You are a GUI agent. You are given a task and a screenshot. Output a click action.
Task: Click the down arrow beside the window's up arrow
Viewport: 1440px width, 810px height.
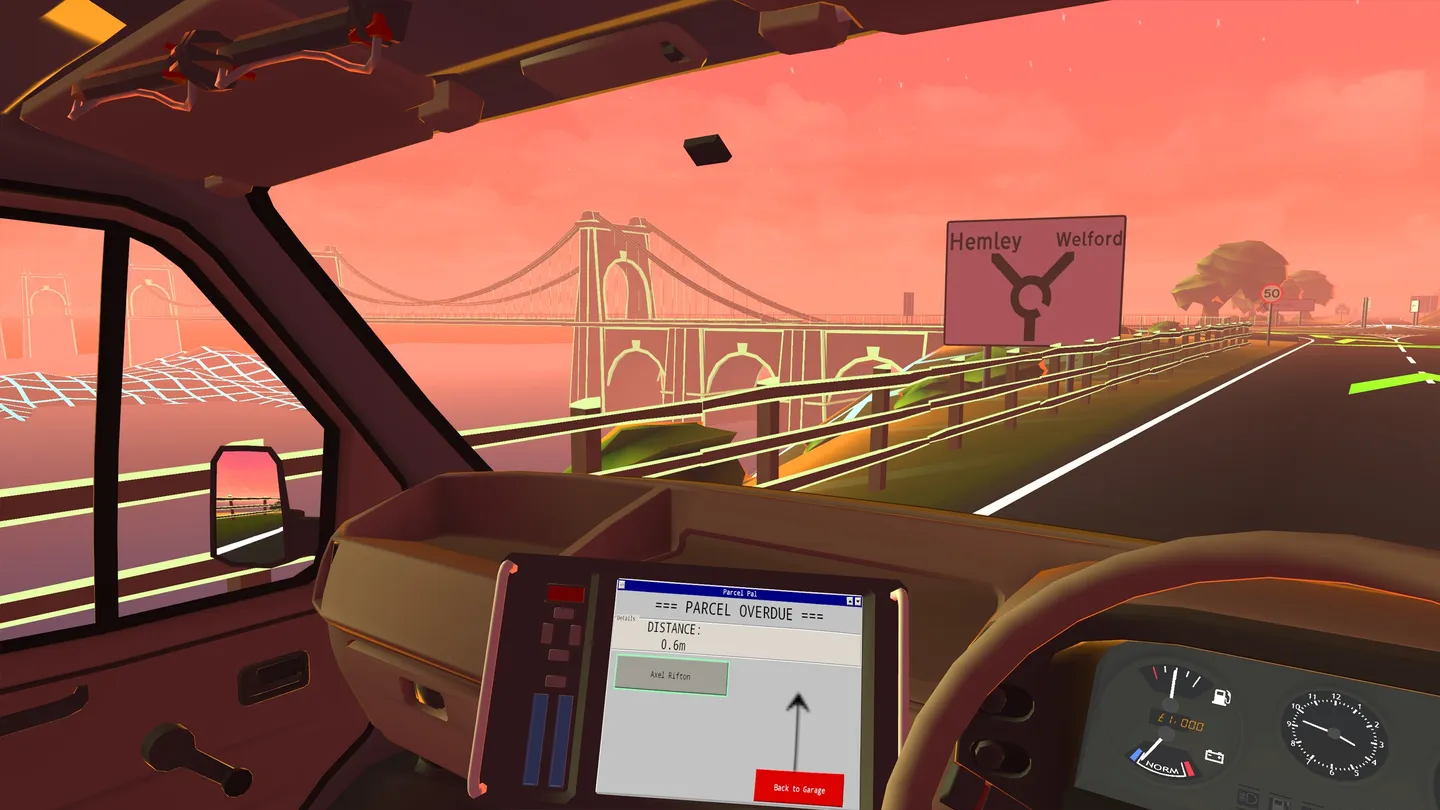tap(858, 602)
